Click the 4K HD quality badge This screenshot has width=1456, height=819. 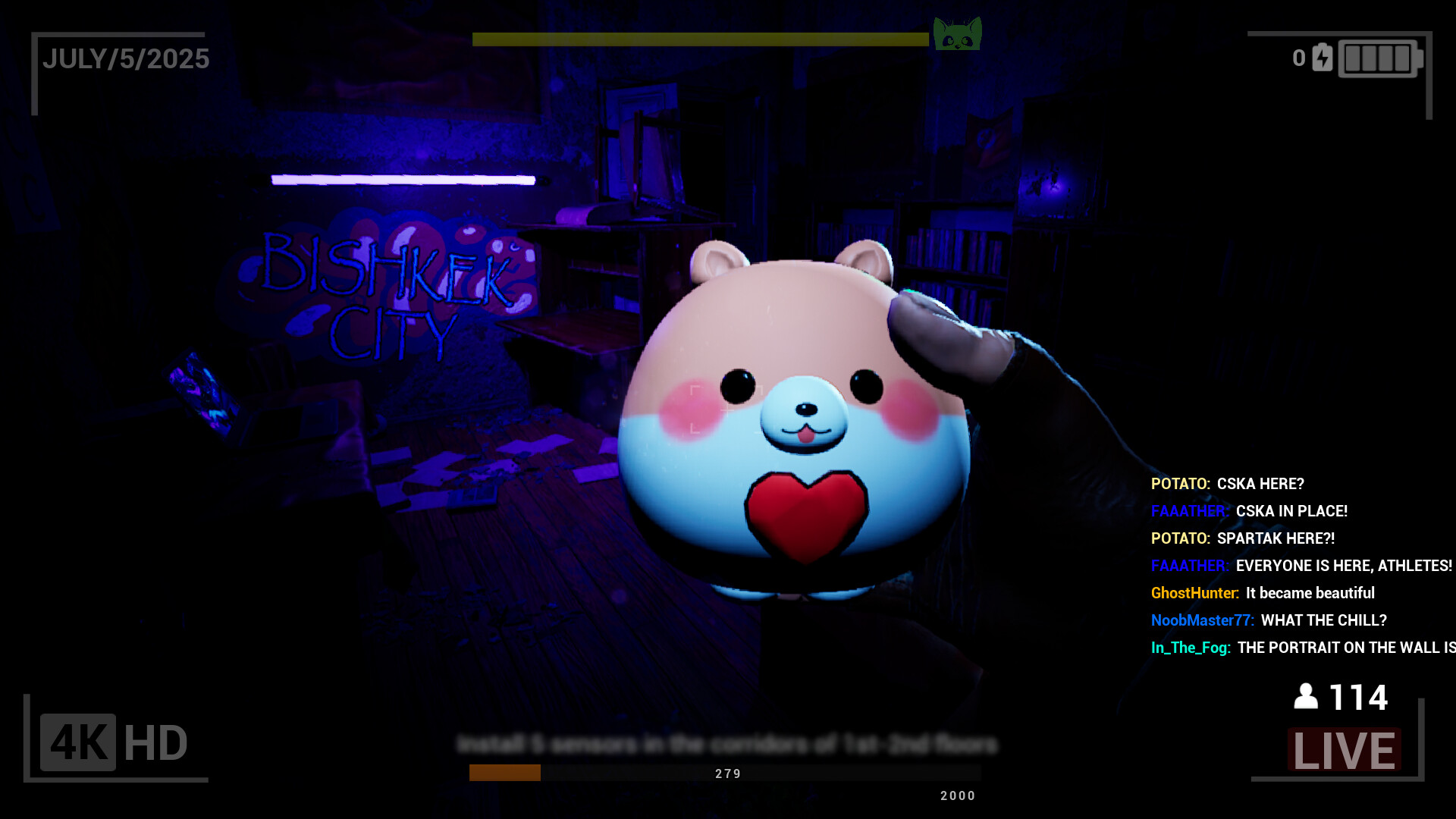(x=115, y=742)
